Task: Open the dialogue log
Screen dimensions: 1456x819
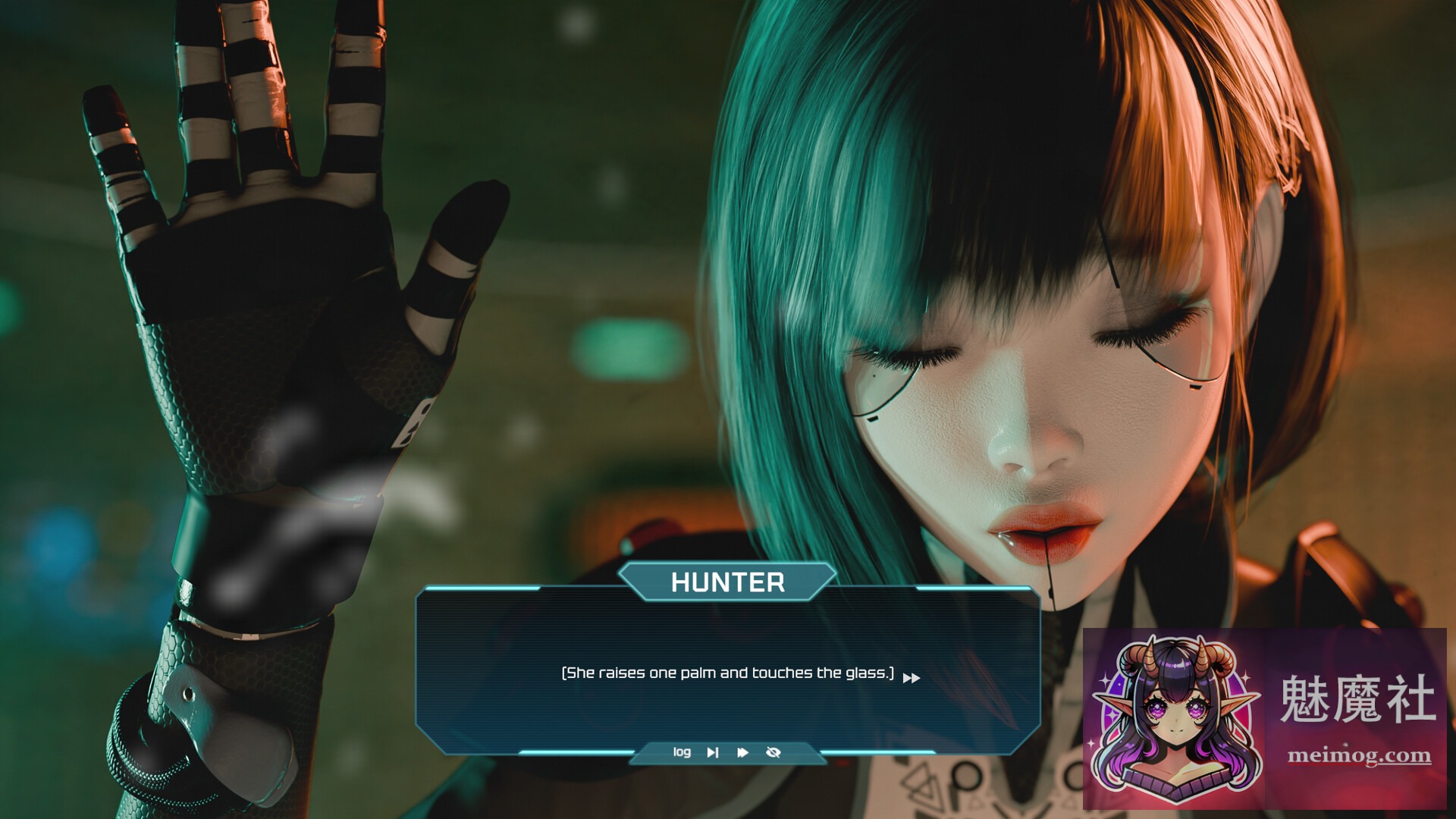Action: pos(682,752)
